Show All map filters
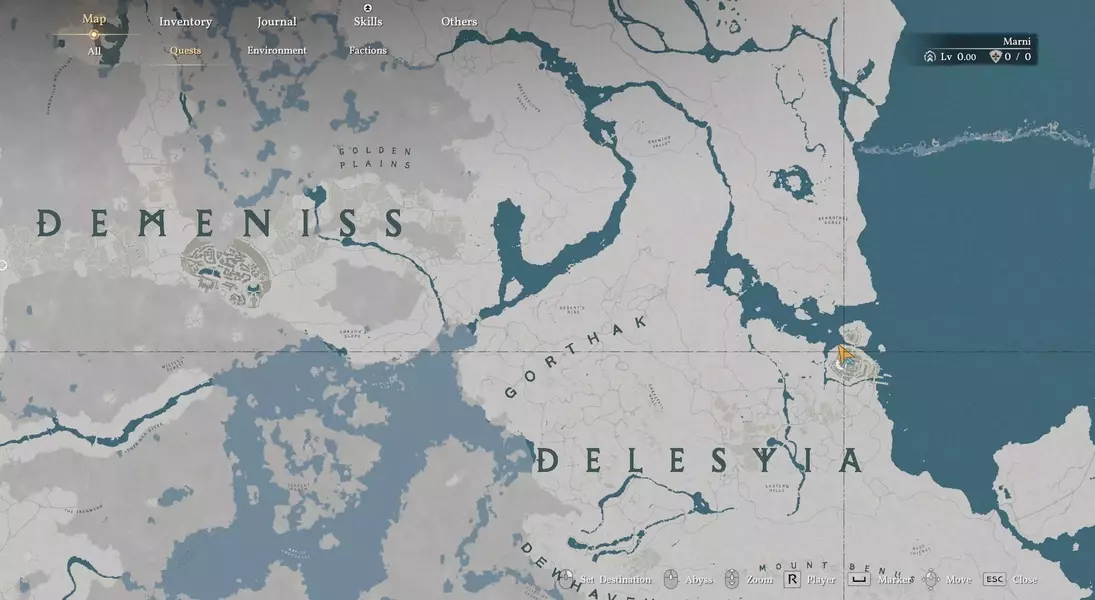 (x=94, y=51)
